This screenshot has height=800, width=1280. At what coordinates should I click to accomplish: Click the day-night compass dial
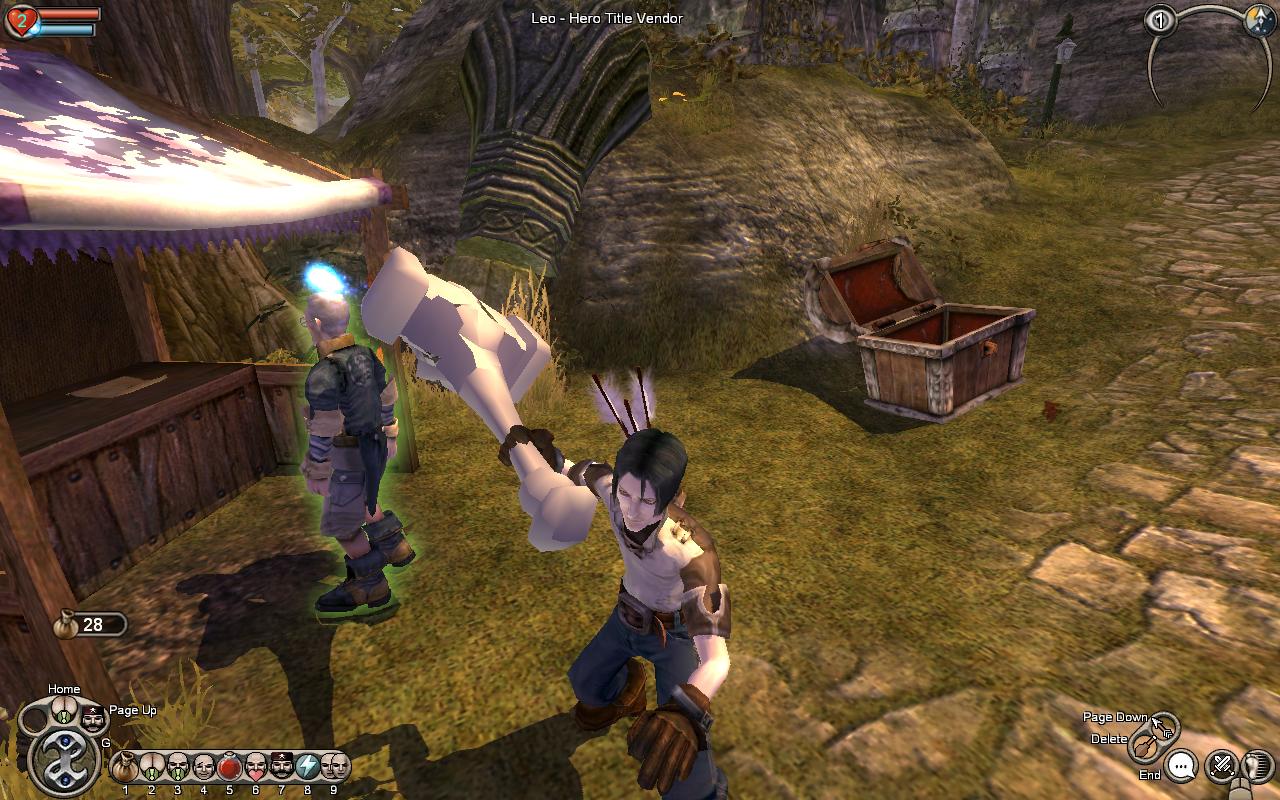point(1259,22)
